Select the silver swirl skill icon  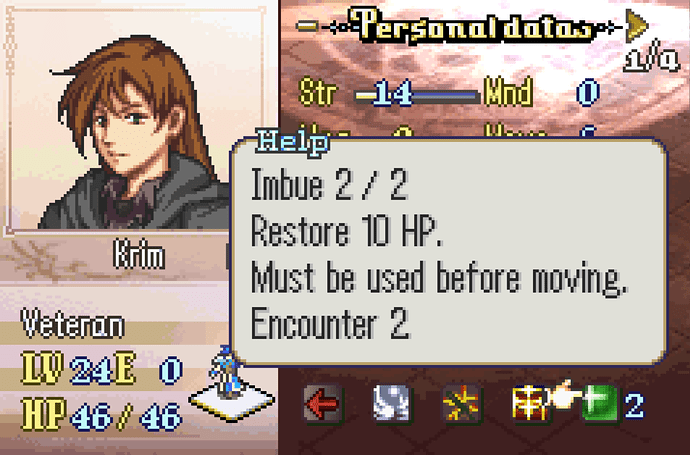(389, 405)
